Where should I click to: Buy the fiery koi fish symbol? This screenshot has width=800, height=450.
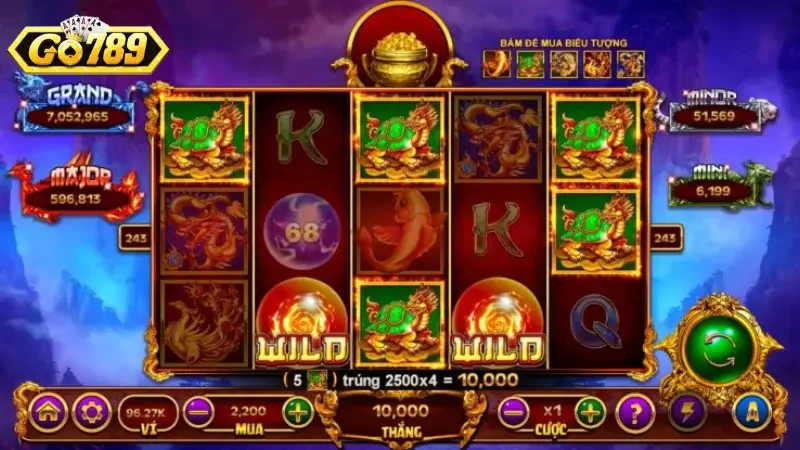[x=497, y=64]
